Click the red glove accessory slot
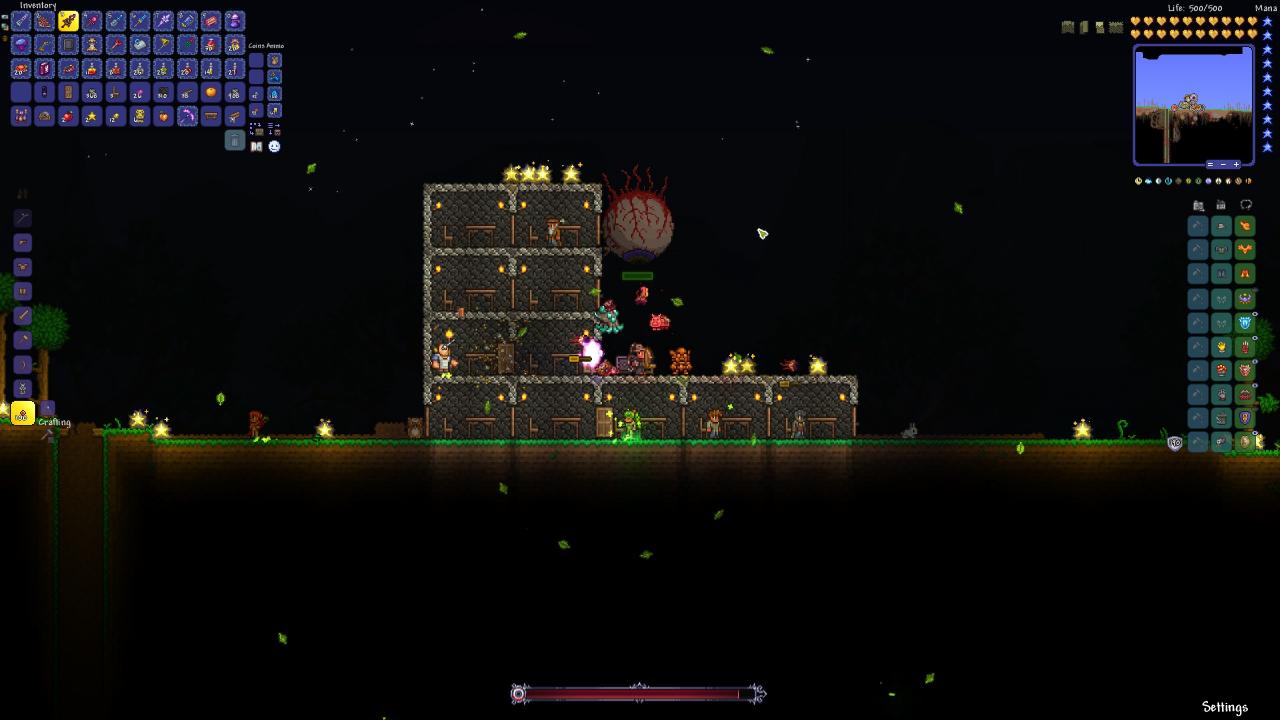 pos(1245,347)
